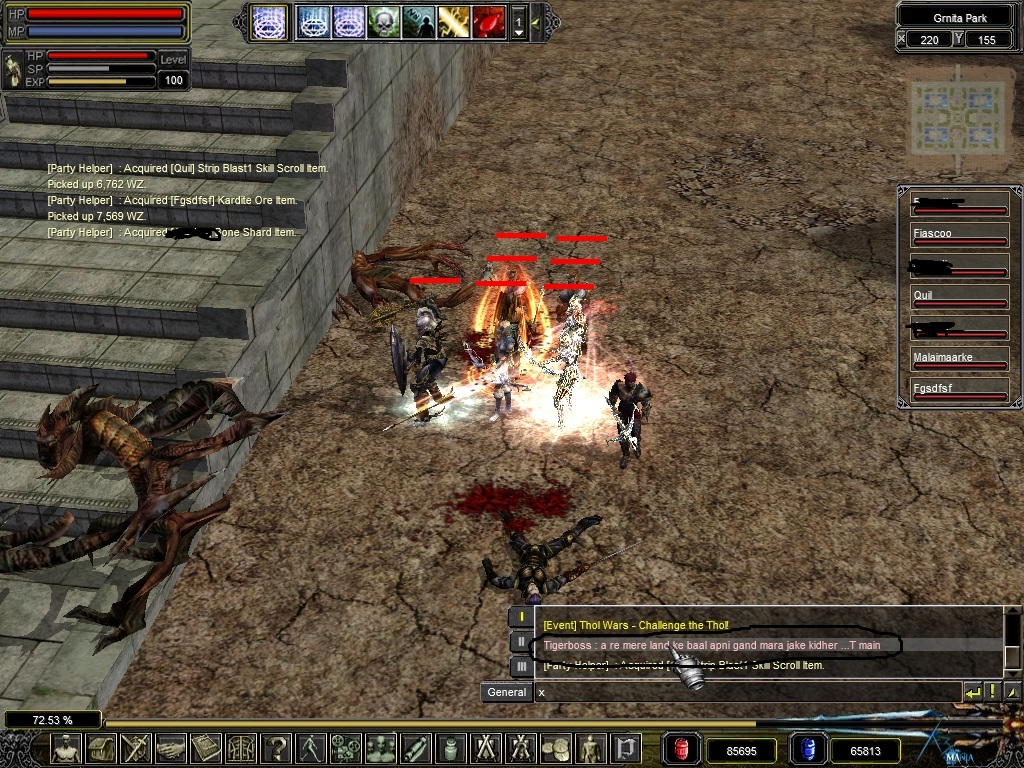Focus the chat text input box

[745, 692]
